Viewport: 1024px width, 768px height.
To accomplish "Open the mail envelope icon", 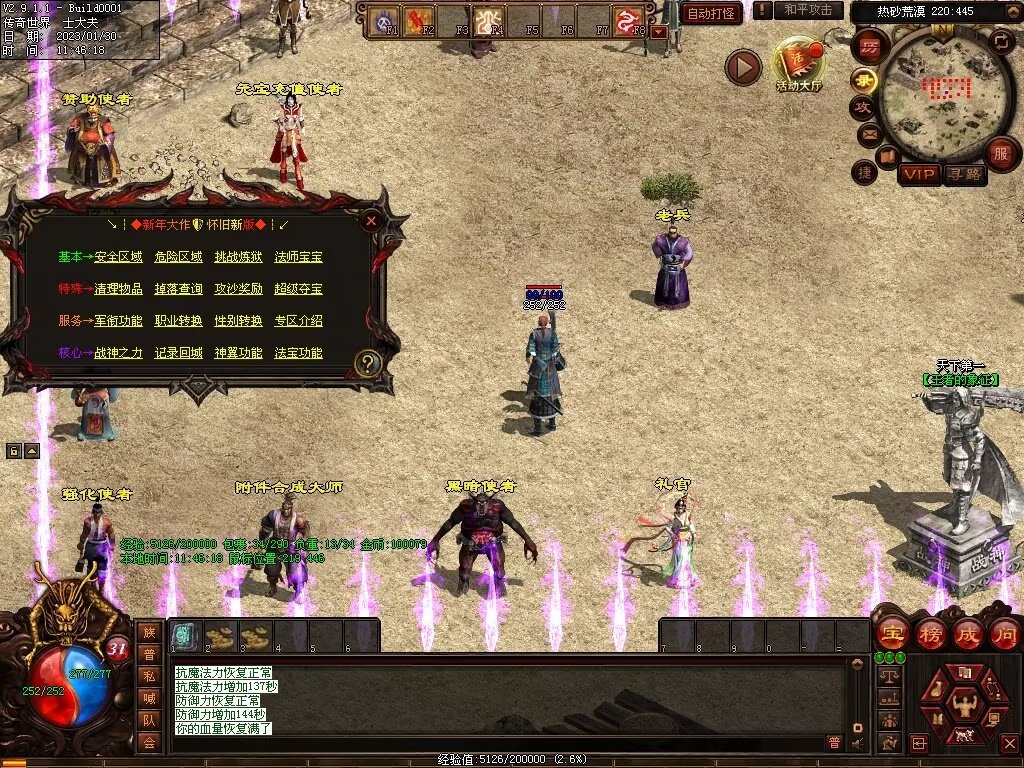I will 867,133.
